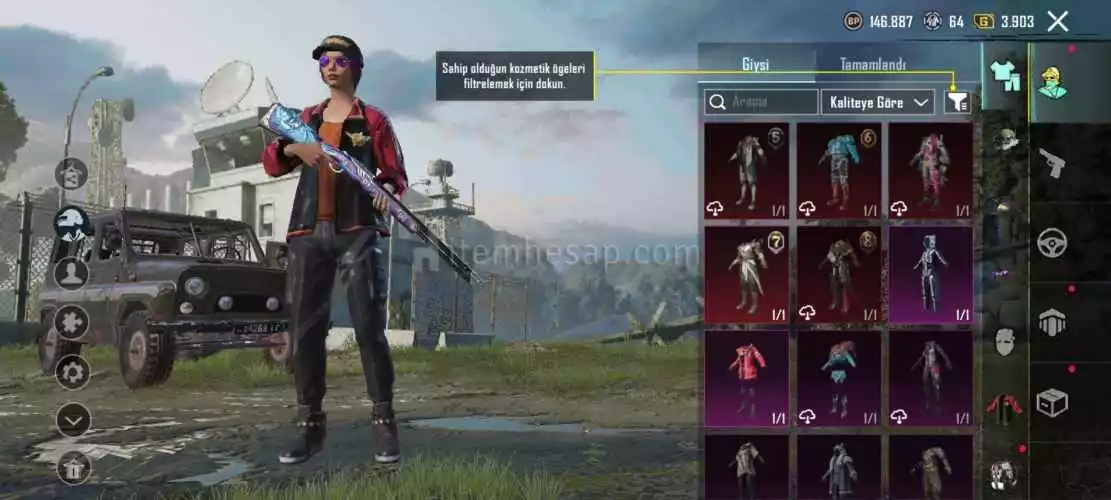Open the red jacket subcategory
1111x500 pixels.
coord(1004,407)
